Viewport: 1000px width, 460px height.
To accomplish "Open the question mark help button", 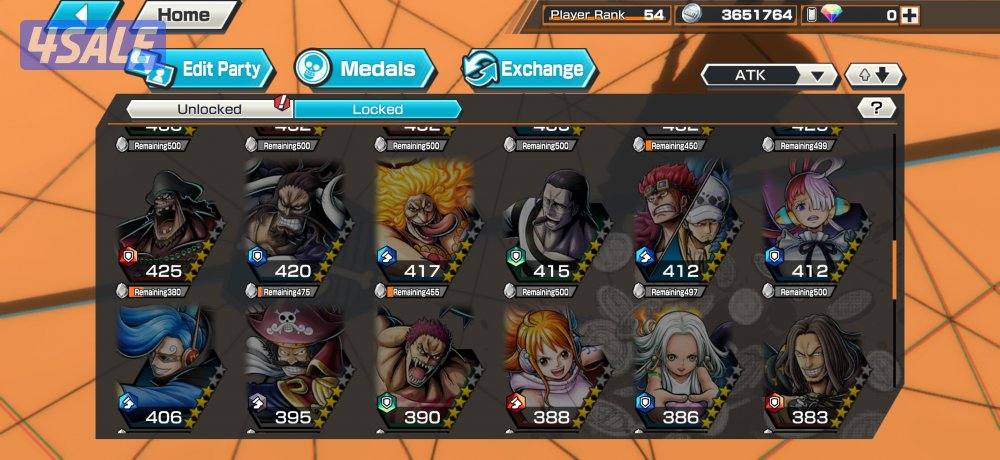I will [x=876, y=108].
